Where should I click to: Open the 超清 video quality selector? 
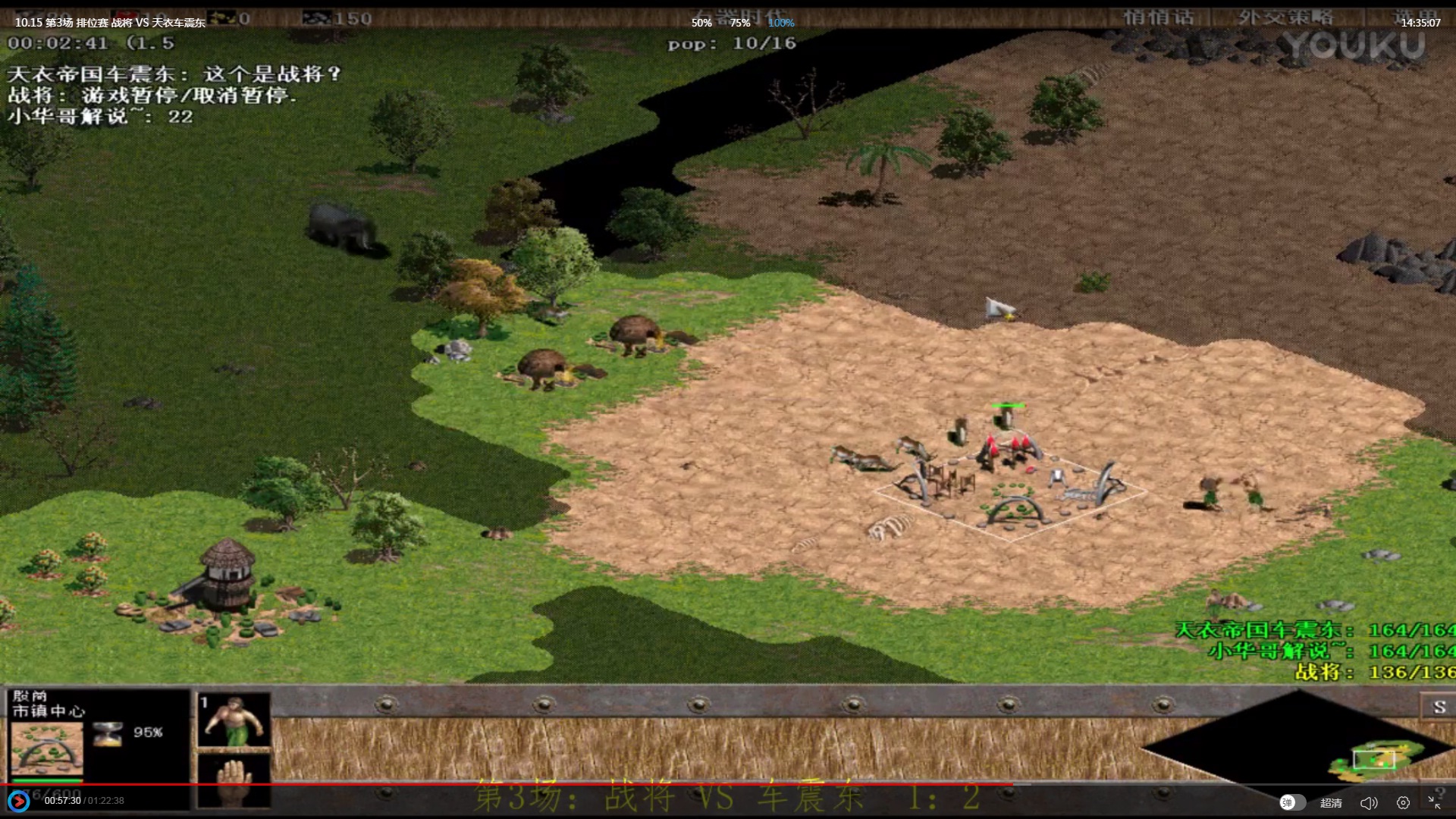[1331, 802]
